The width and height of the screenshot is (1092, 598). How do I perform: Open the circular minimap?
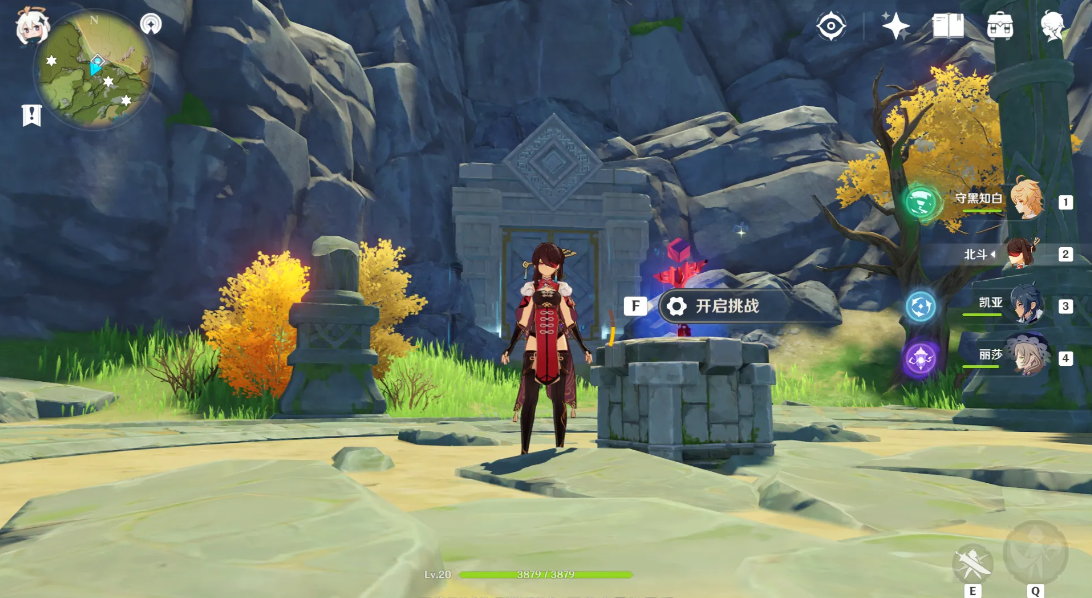(94, 71)
